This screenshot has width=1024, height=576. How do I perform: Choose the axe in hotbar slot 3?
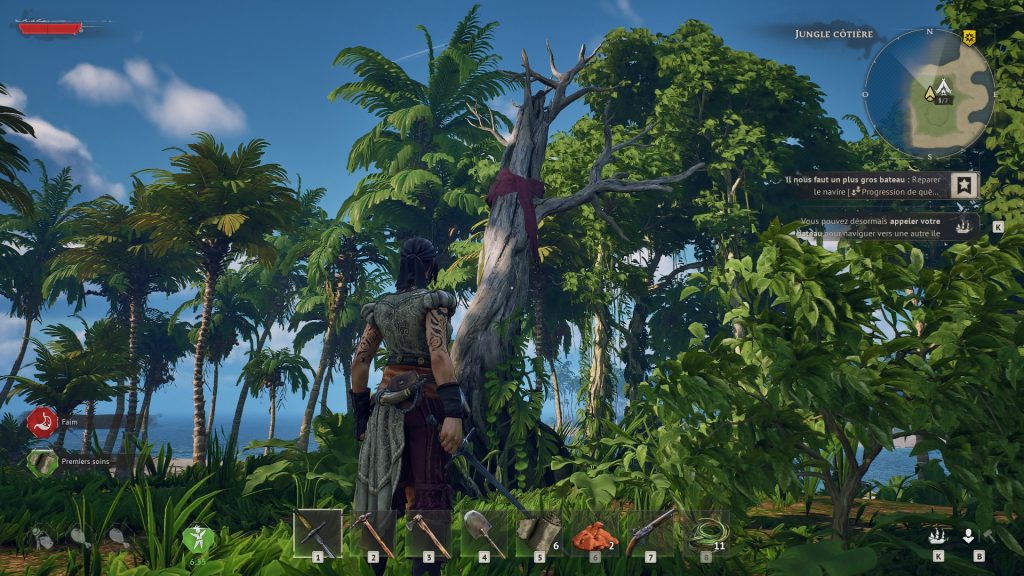click(428, 532)
